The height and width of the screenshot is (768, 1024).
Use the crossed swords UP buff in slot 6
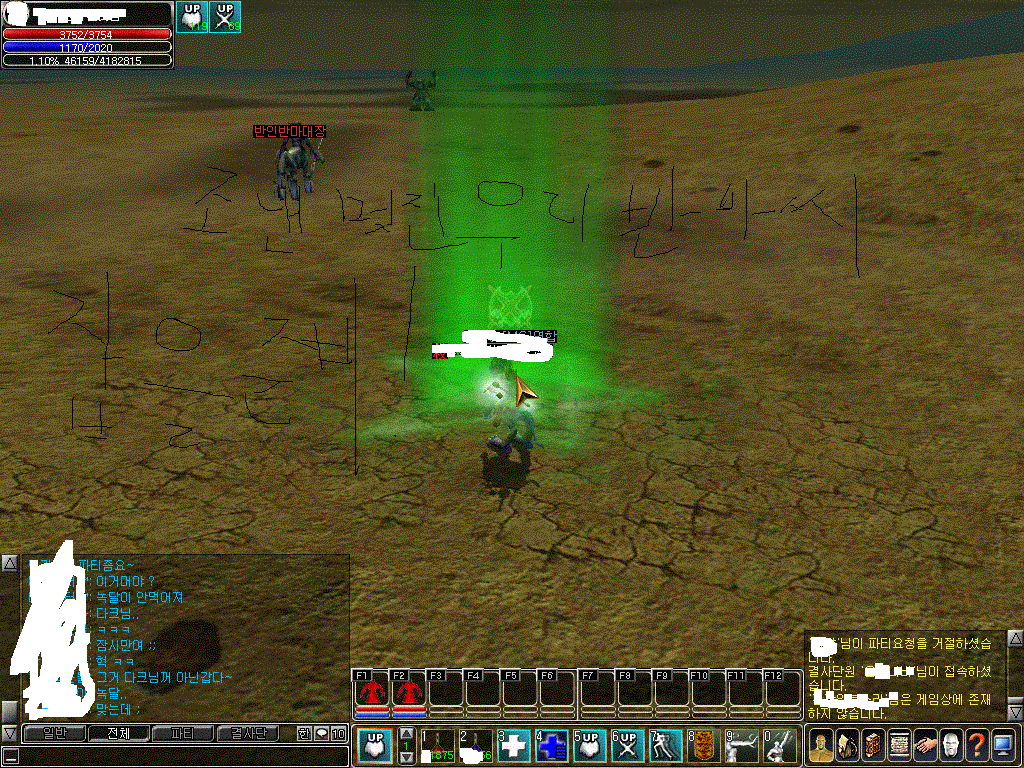tap(627, 746)
